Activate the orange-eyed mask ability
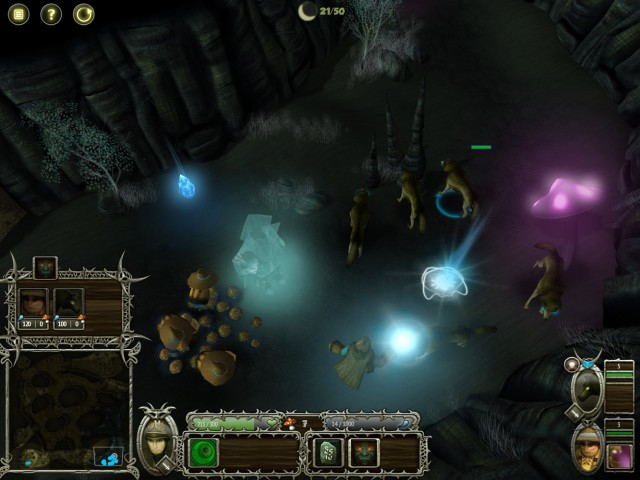This screenshot has width=640, height=480. (x=364, y=452)
